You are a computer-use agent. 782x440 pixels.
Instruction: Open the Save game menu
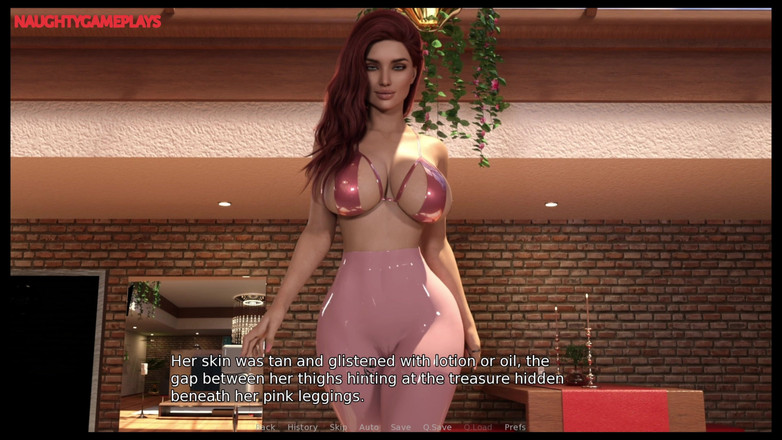(x=400, y=427)
